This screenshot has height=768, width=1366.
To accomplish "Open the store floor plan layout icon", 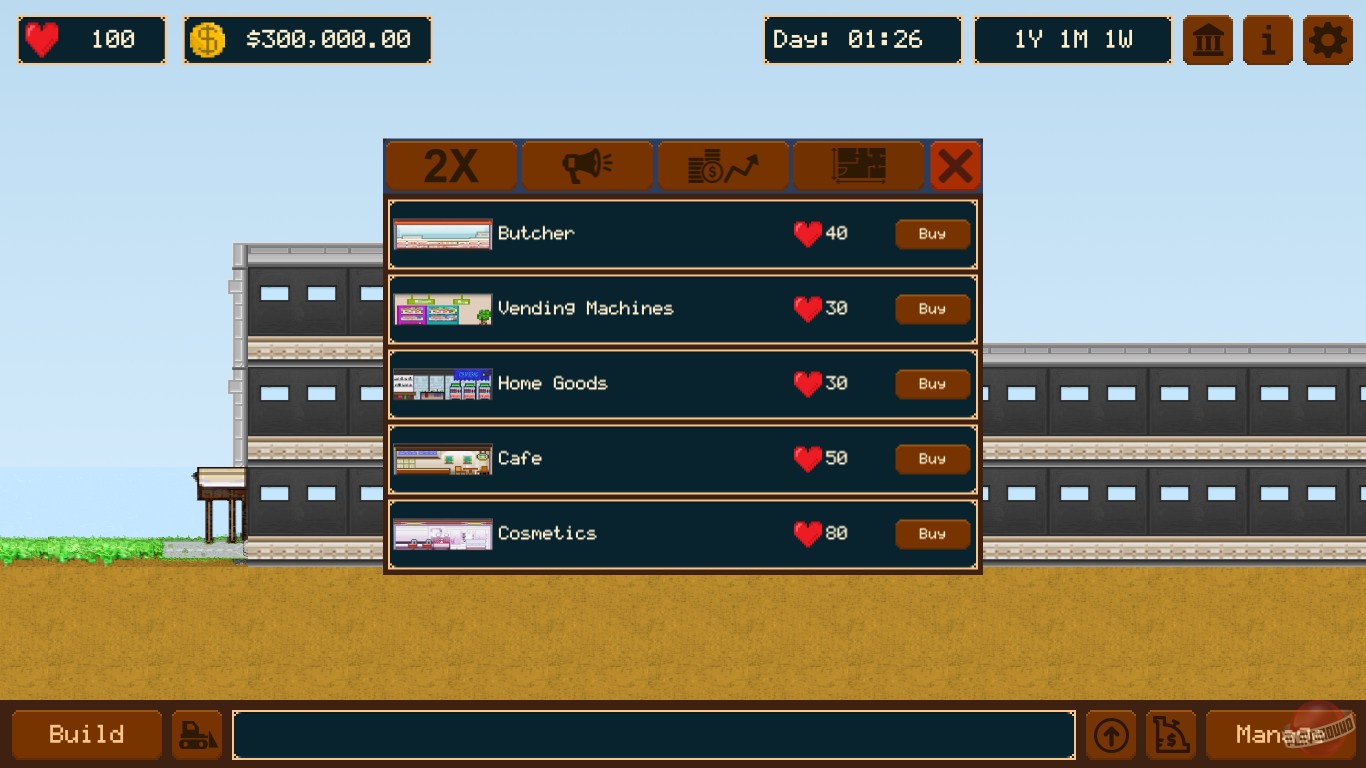I will 858,165.
